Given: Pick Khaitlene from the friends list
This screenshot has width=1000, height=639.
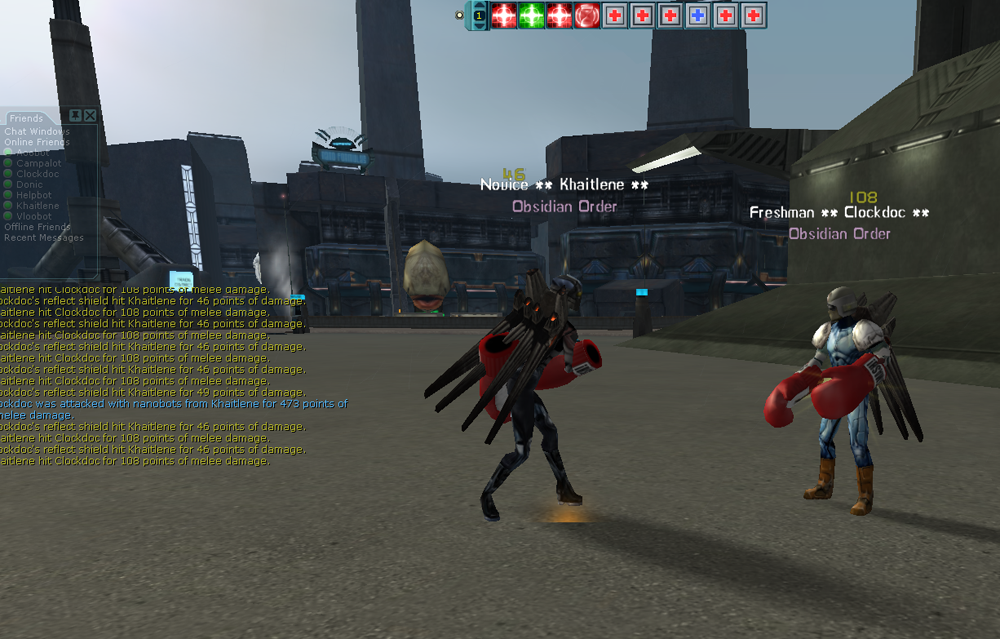Looking at the screenshot, I should coord(38,205).
